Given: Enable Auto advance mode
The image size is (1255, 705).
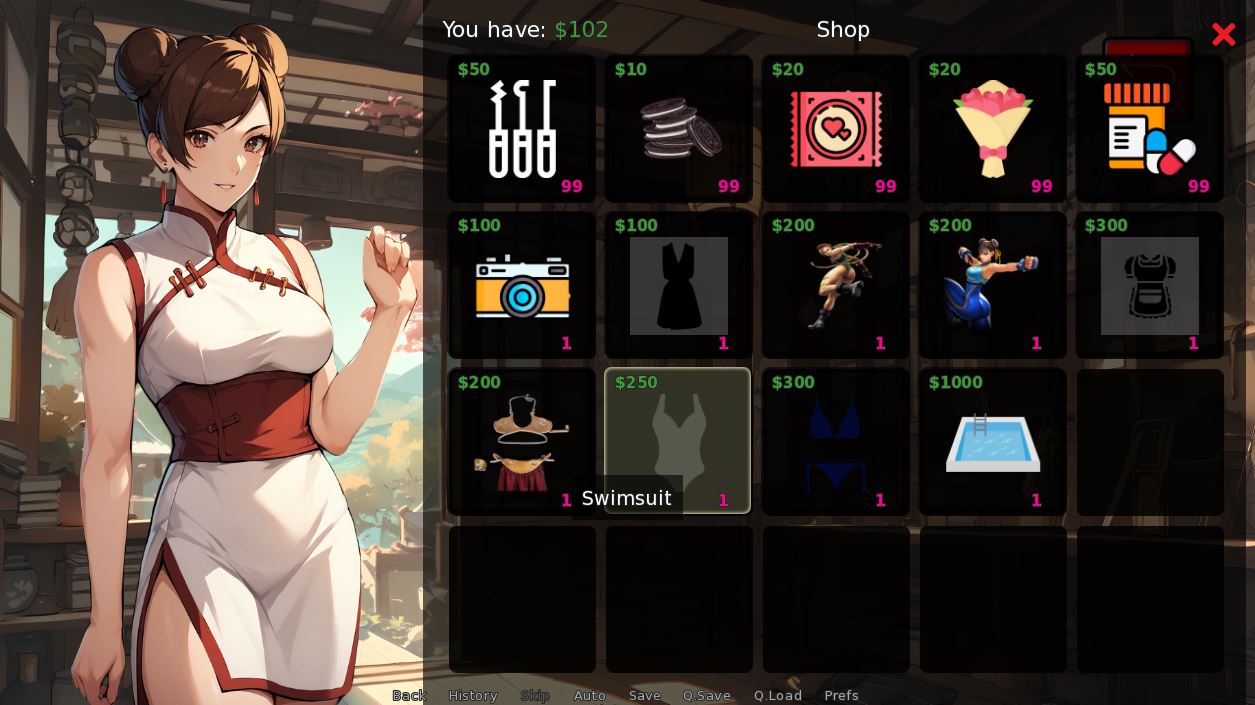Looking at the screenshot, I should pos(590,695).
